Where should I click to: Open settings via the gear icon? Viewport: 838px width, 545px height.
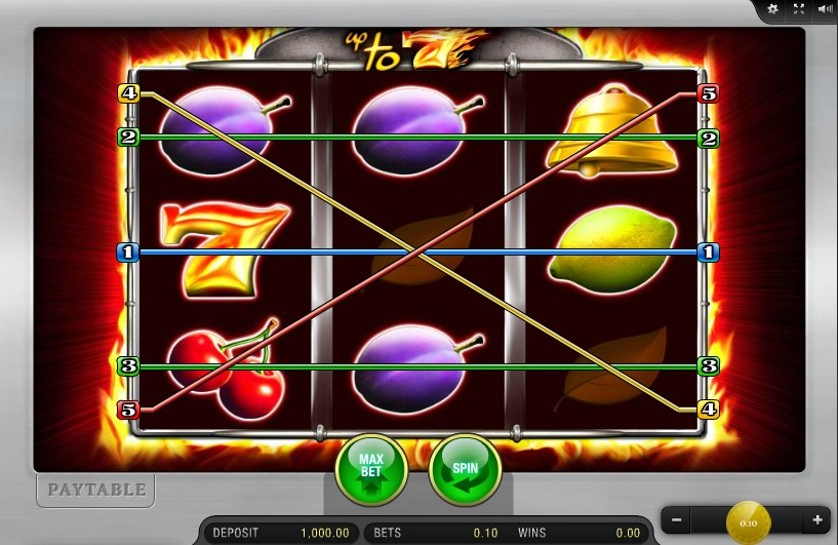tap(772, 9)
